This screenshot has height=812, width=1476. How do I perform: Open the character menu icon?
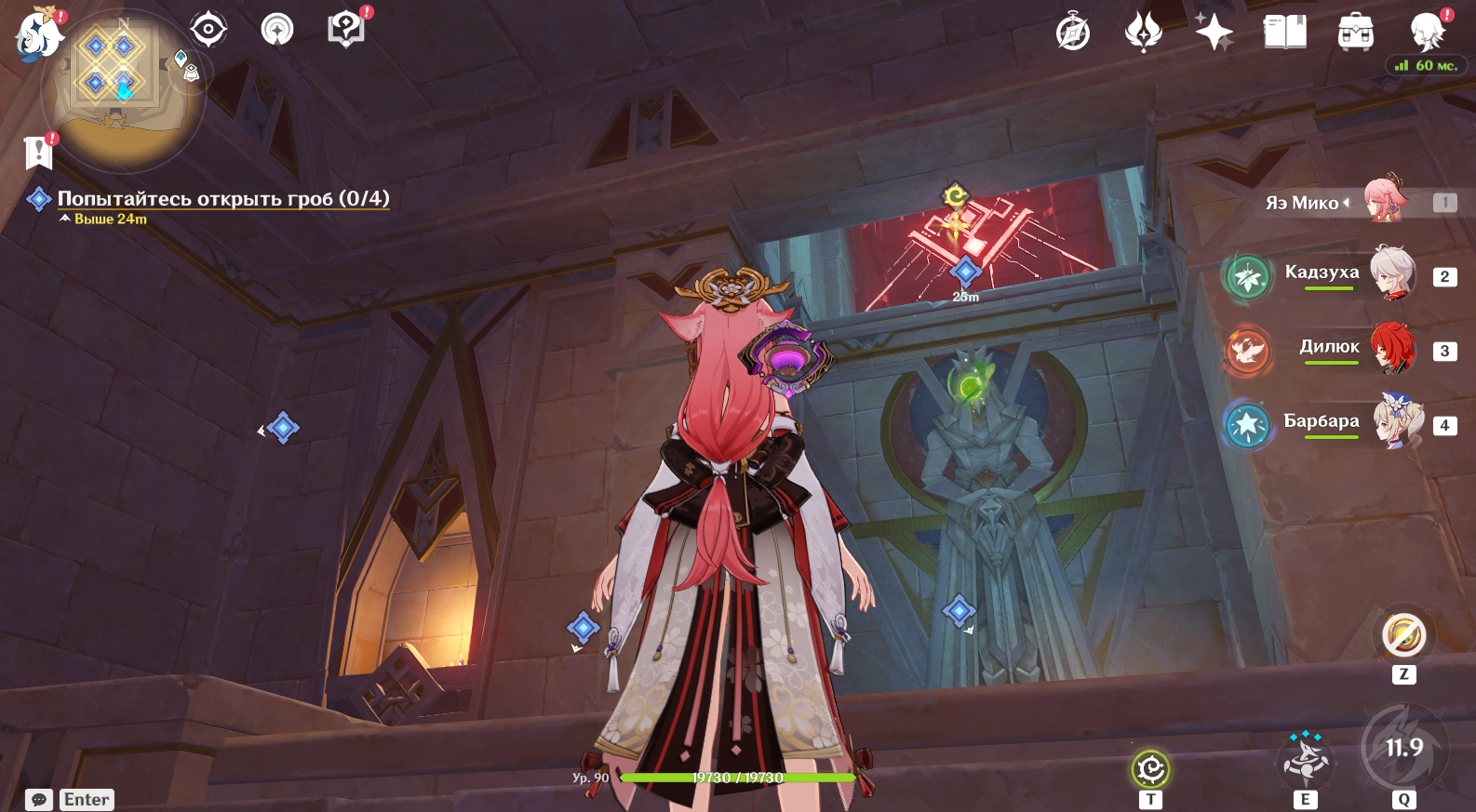(x=1427, y=33)
